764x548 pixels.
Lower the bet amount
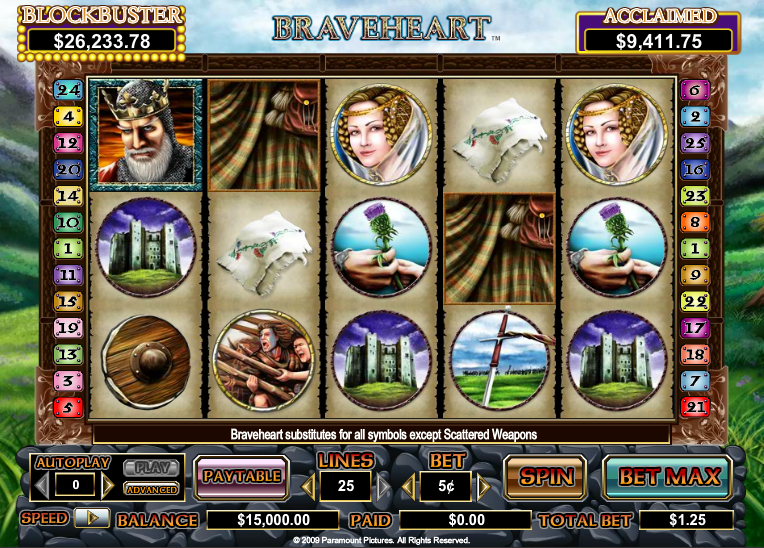tap(409, 487)
